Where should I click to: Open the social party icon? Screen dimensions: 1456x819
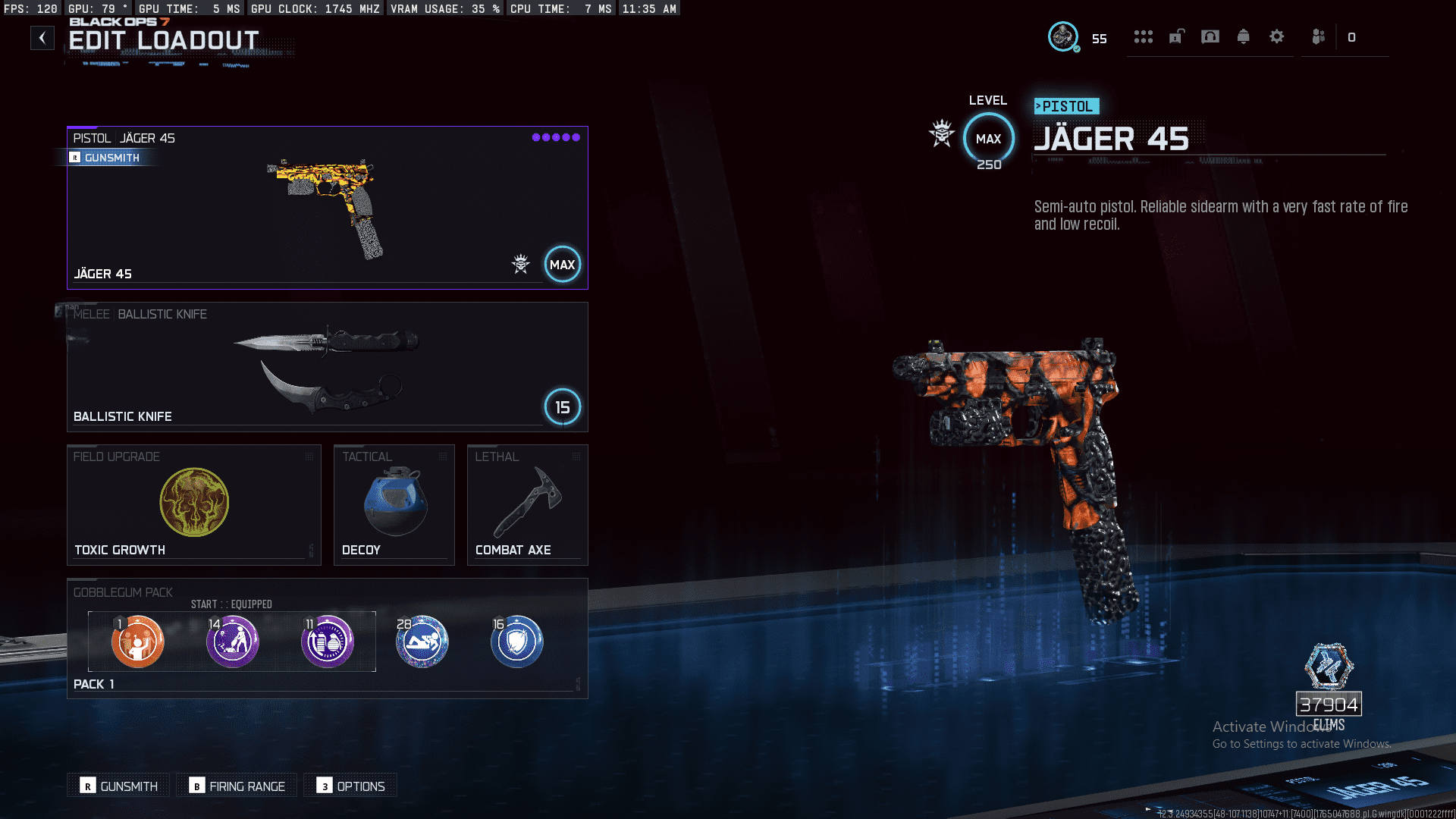click(1318, 36)
